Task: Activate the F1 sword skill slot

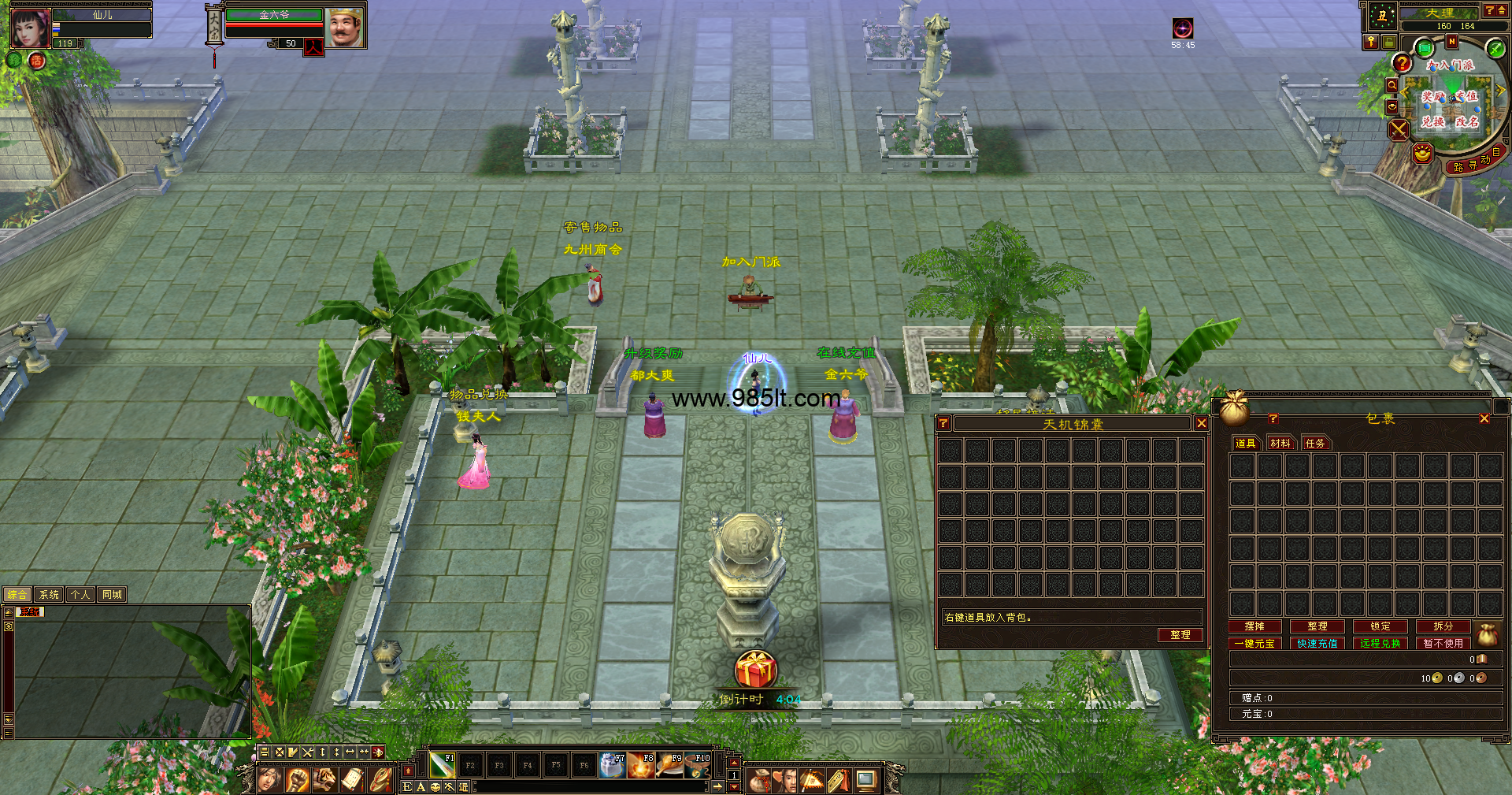Action: (x=442, y=765)
